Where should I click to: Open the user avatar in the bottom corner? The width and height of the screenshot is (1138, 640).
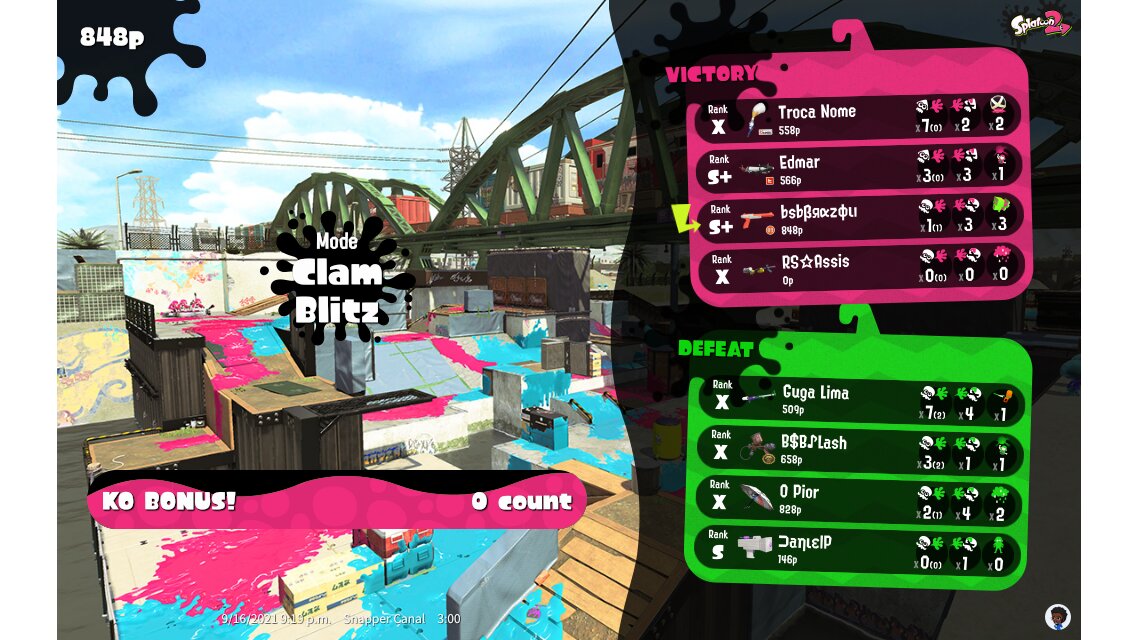click(1057, 616)
